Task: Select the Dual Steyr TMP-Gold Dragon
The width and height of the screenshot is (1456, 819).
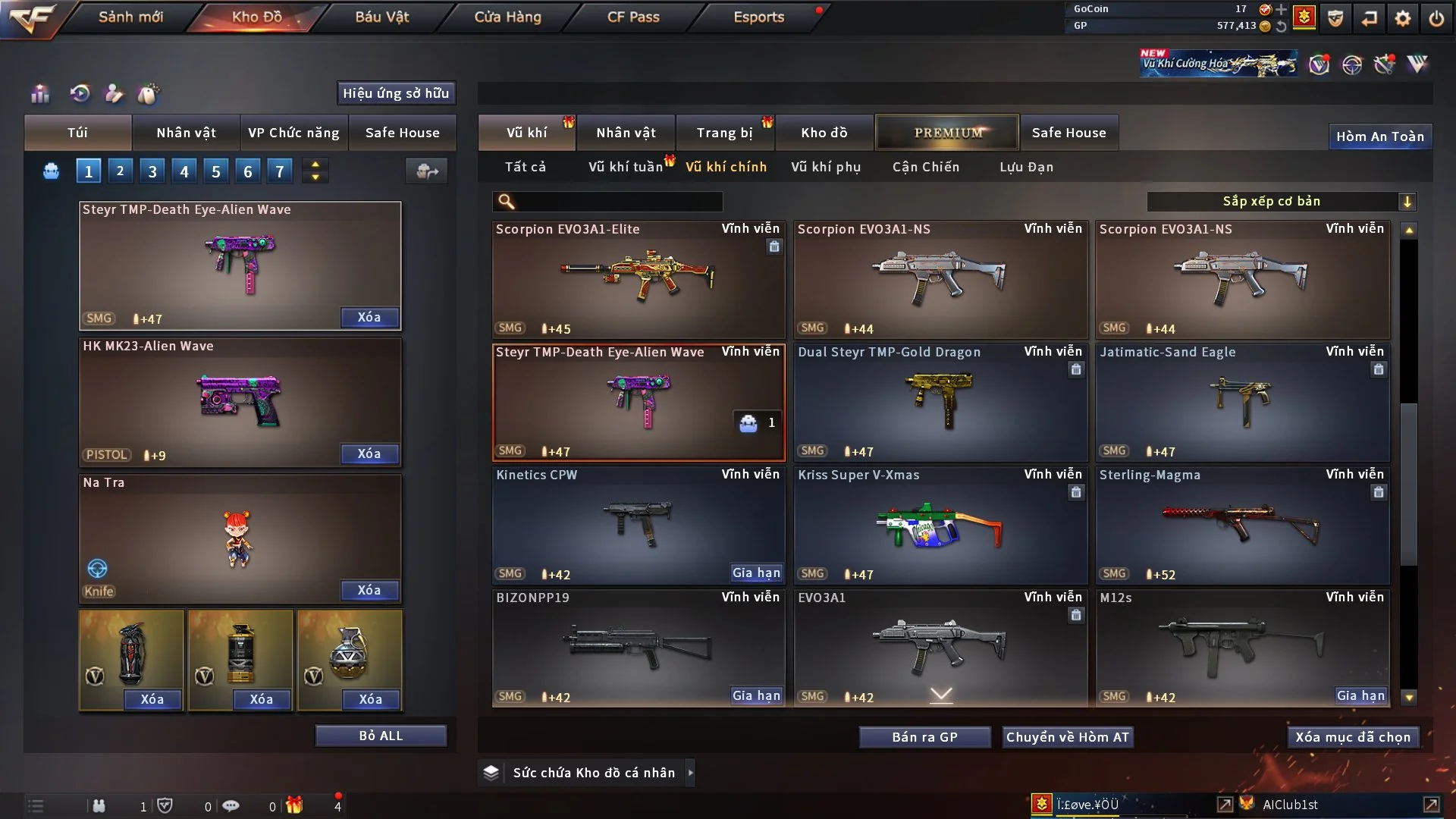Action: coord(940,402)
